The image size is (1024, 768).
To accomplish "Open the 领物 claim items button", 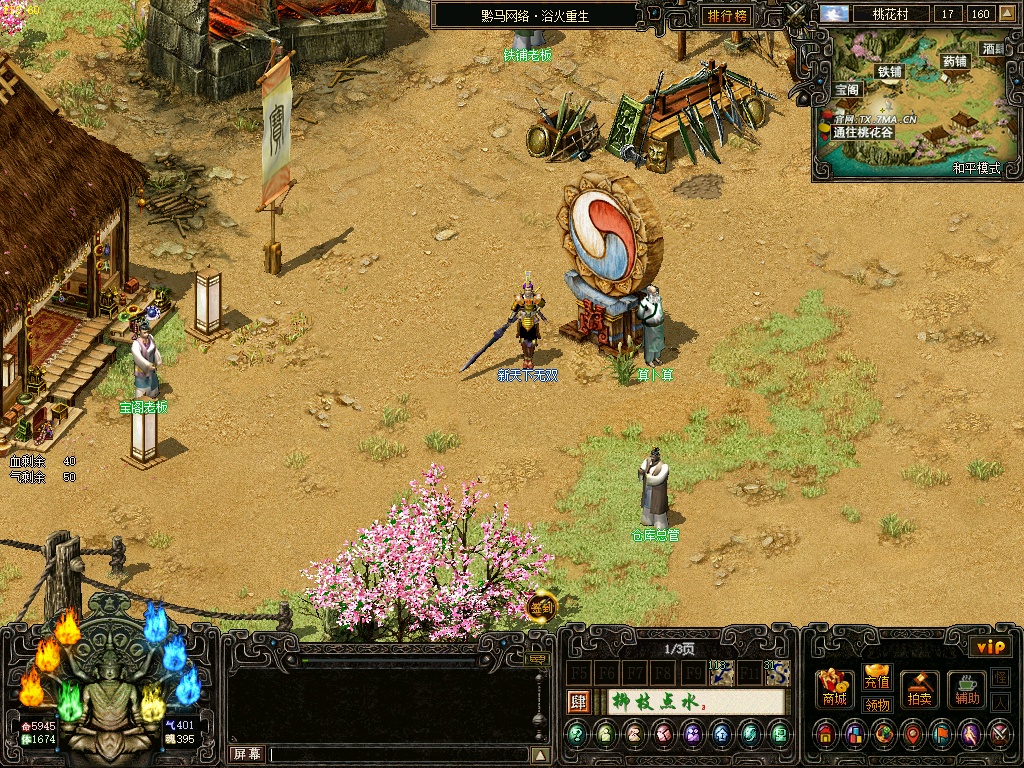I will tap(877, 704).
